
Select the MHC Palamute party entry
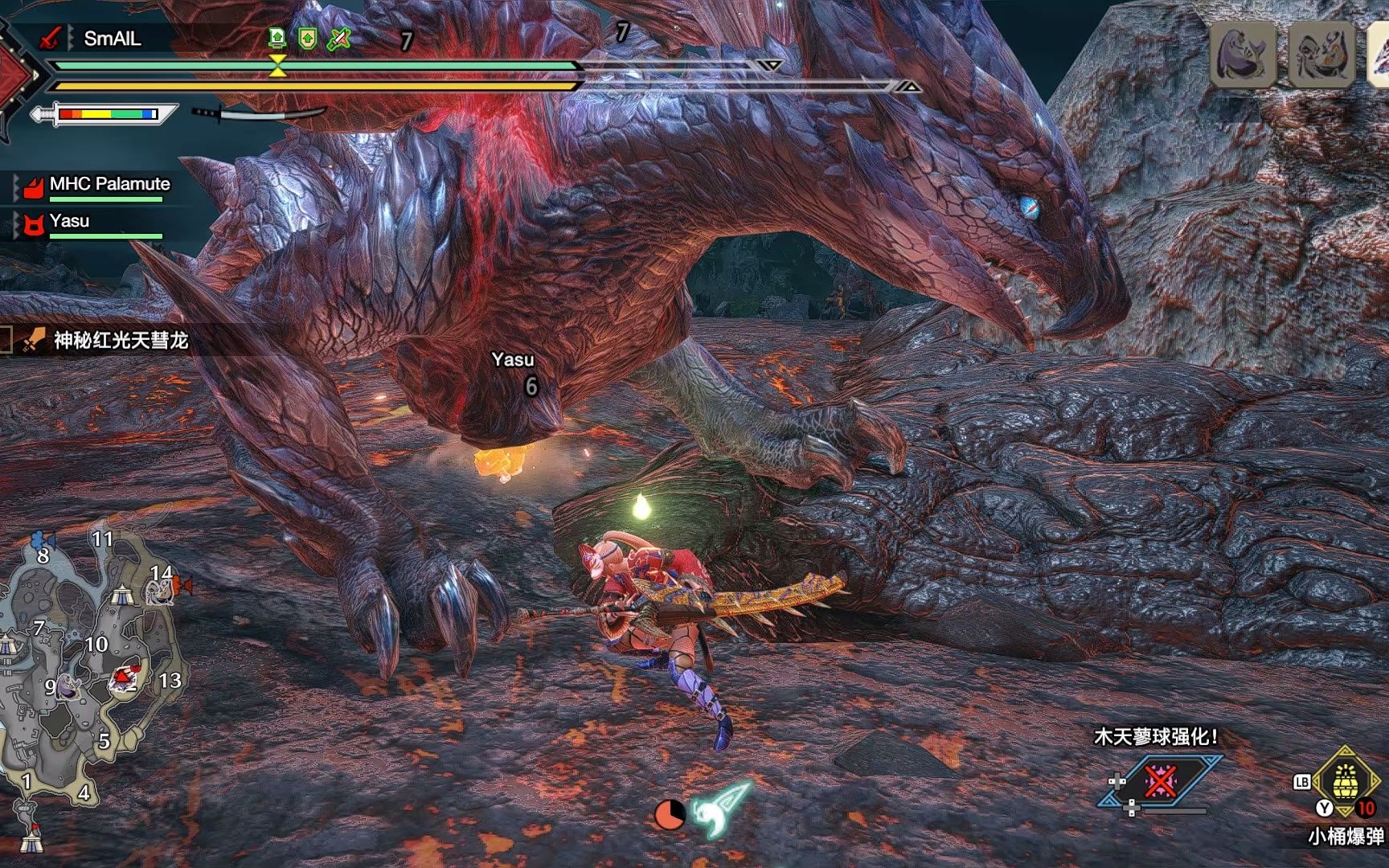pos(109,184)
